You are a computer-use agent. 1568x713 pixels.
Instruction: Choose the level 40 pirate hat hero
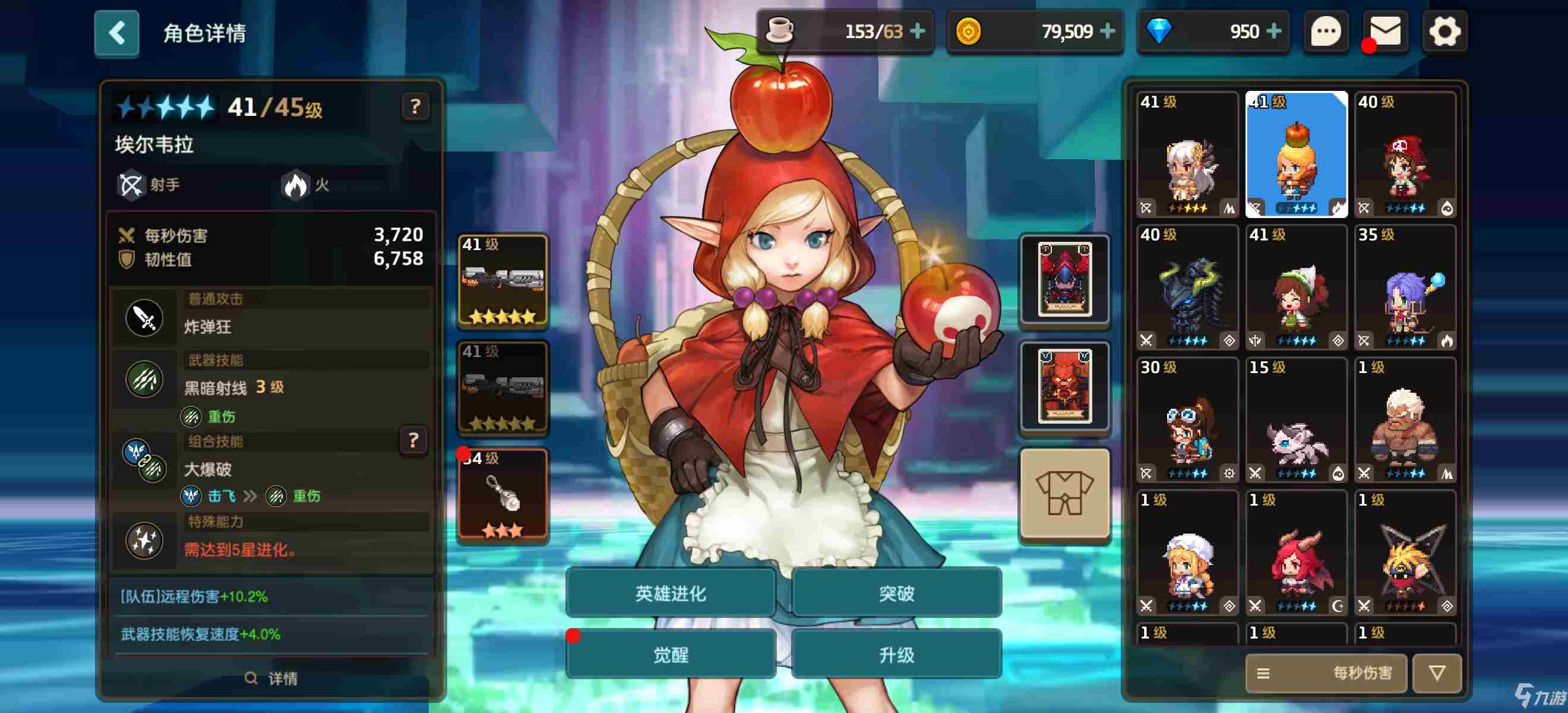point(1405,154)
